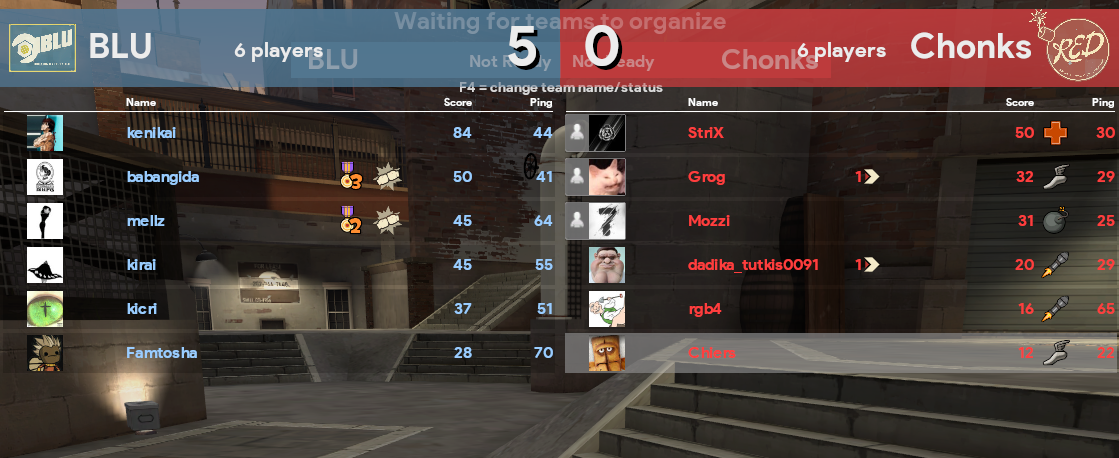
Task: Pick rgb4 from the red team list
Action: [x=705, y=309]
